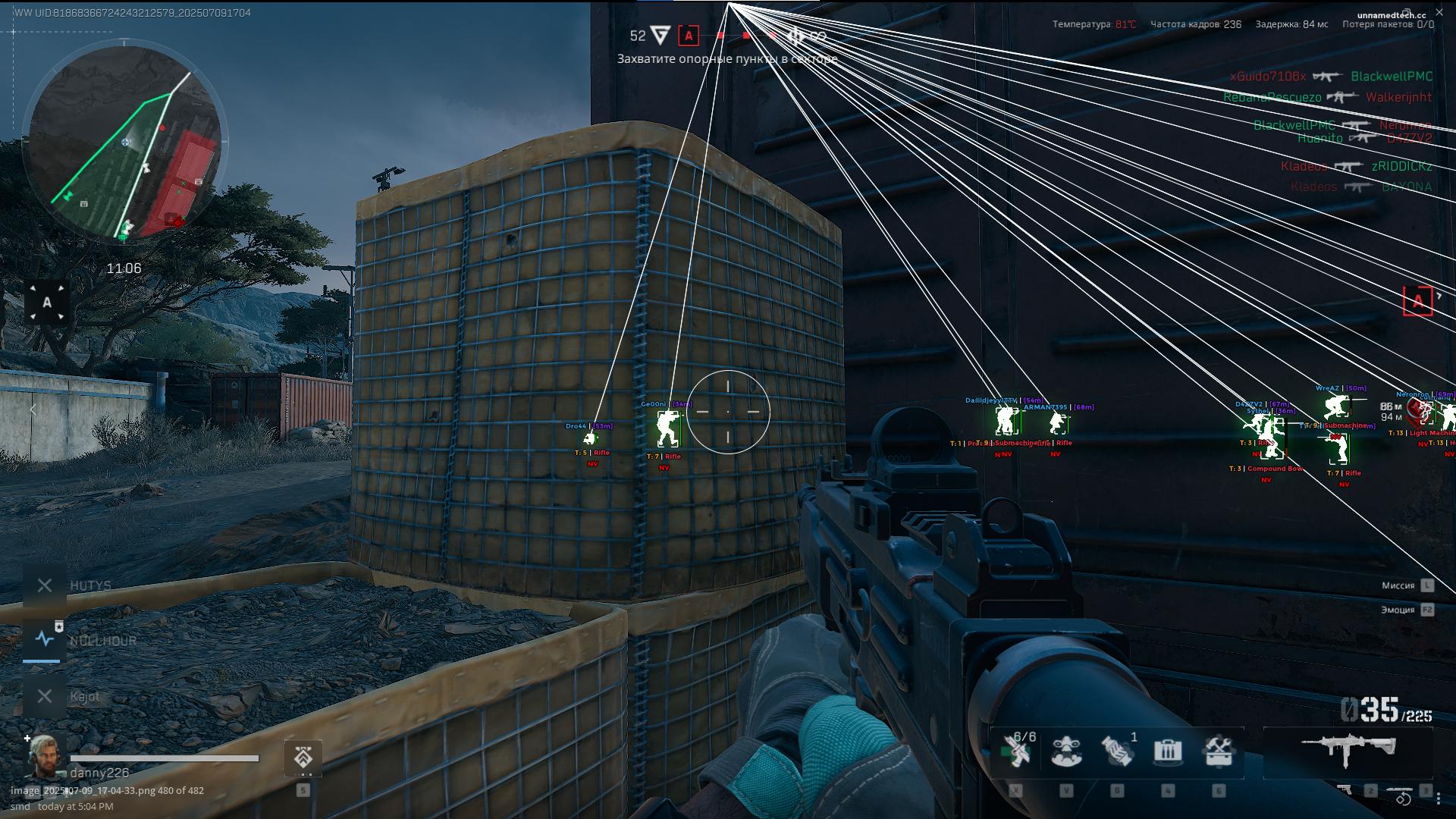Activate the chevron rank ability icon

tap(303, 758)
